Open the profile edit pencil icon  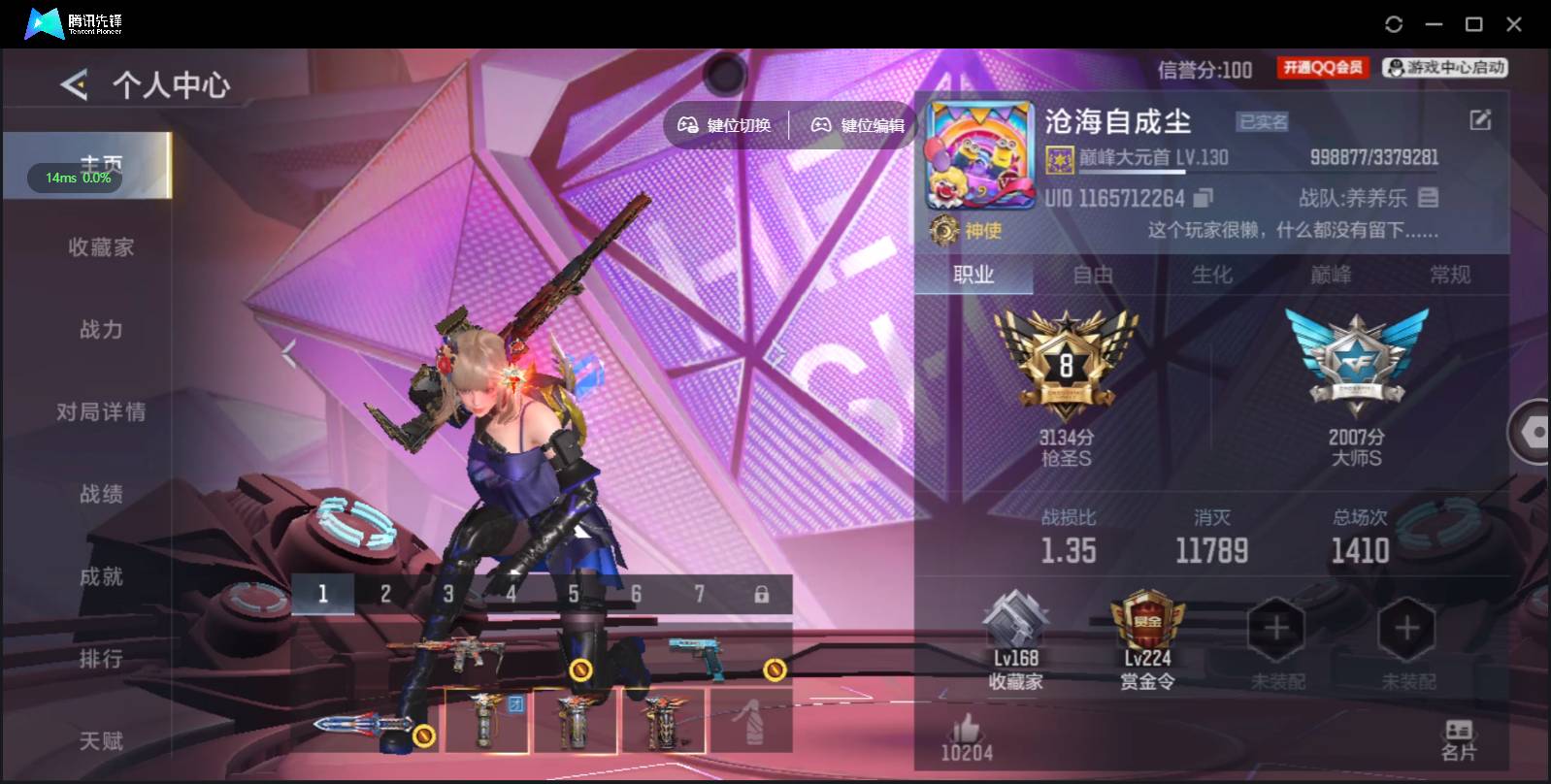[1480, 119]
